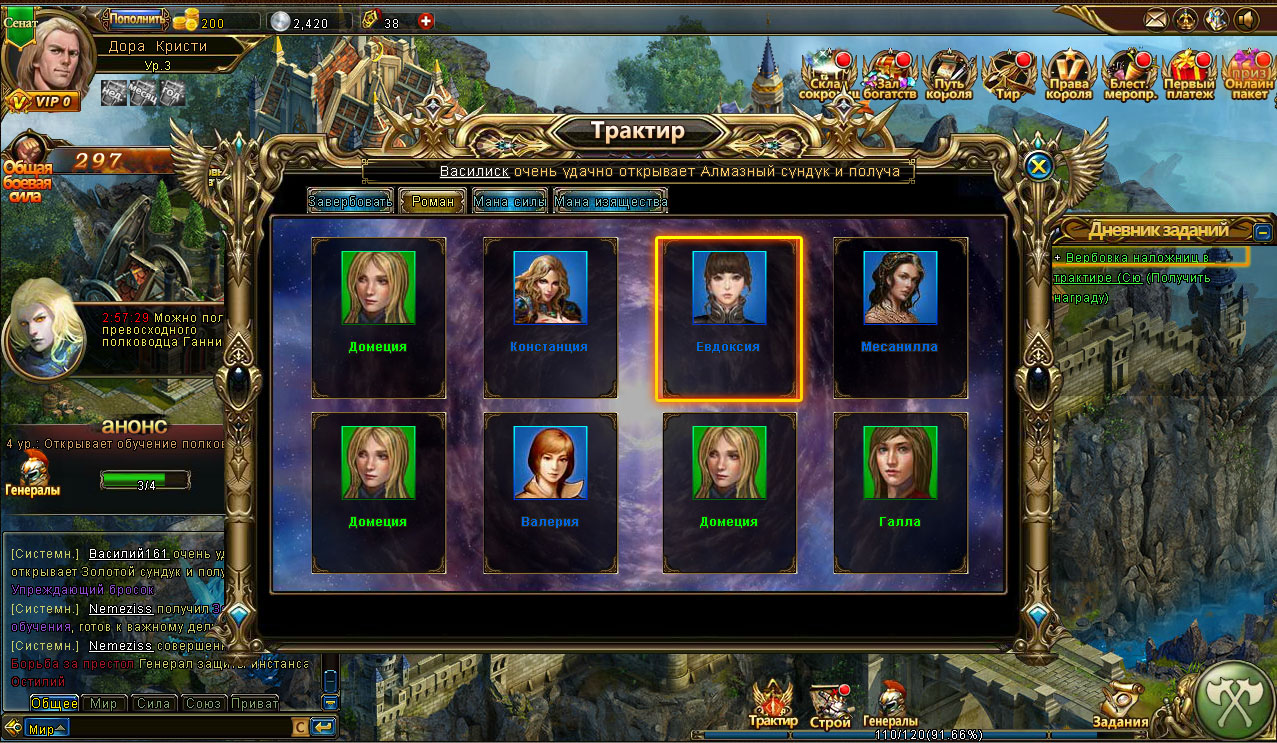Close the Трактир window
The height and width of the screenshot is (743, 1277).
(1039, 167)
